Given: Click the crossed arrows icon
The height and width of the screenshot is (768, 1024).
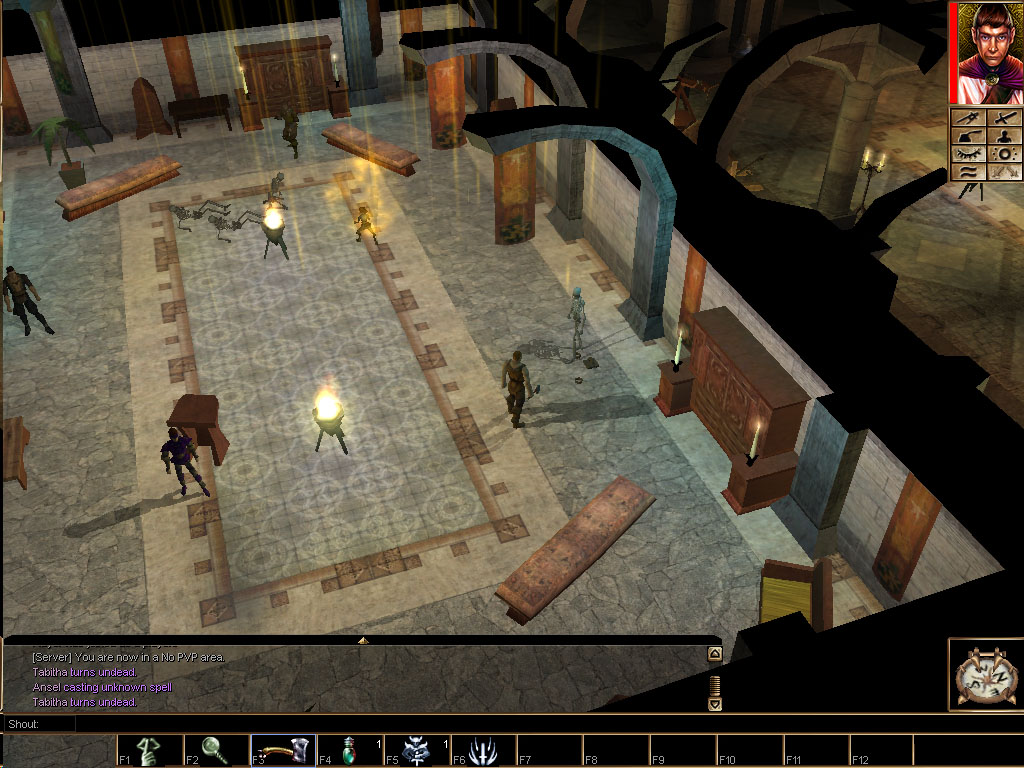Looking at the screenshot, I should (x=1003, y=172).
